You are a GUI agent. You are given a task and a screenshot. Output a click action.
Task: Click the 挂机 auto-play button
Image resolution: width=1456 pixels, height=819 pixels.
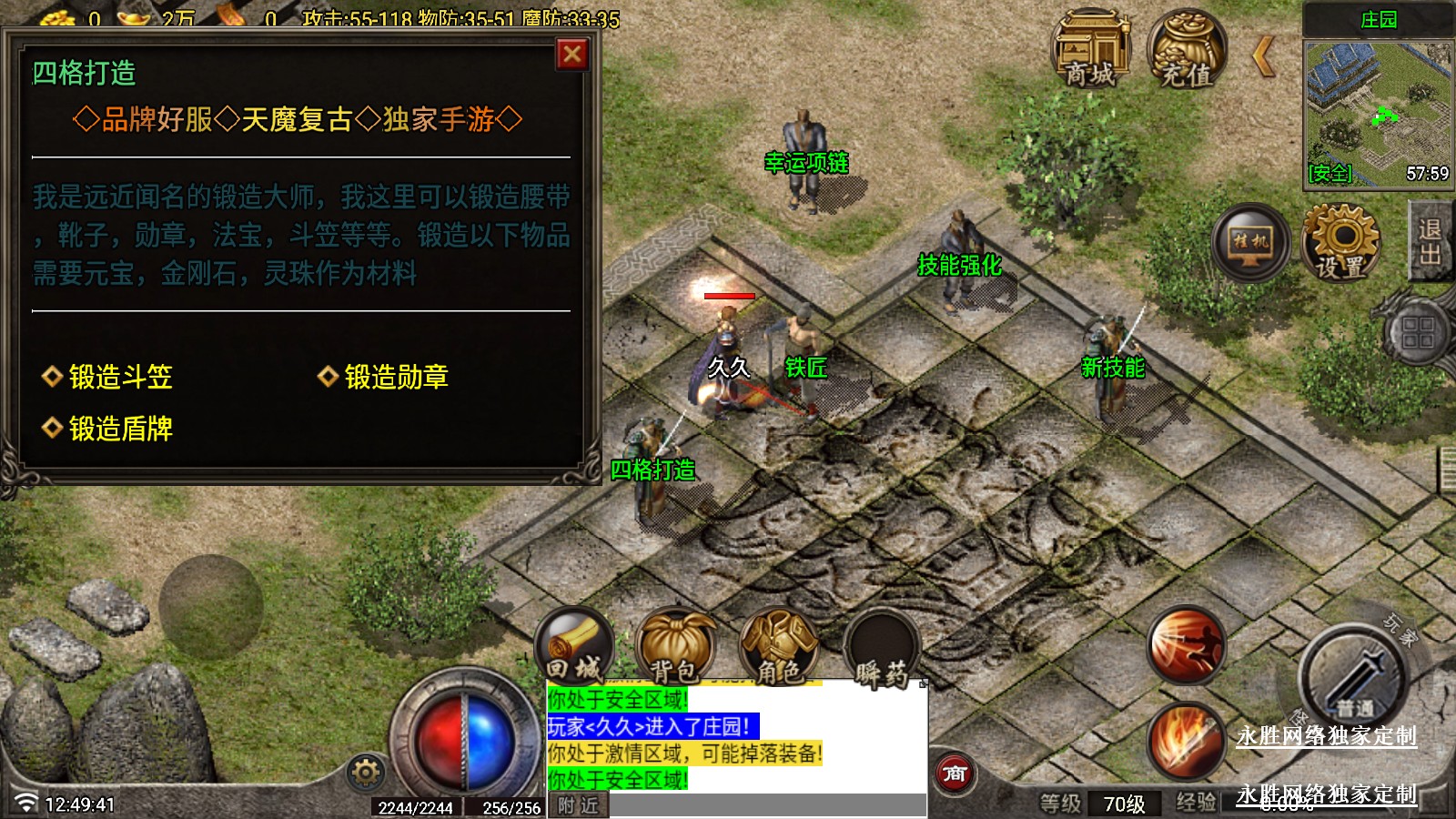[1250, 242]
